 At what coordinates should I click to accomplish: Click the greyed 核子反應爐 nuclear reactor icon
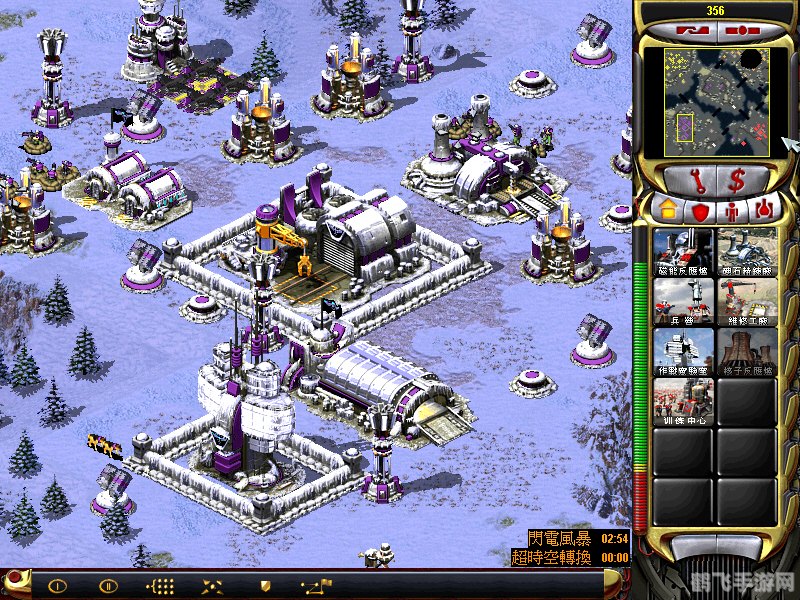(x=747, y=351)
